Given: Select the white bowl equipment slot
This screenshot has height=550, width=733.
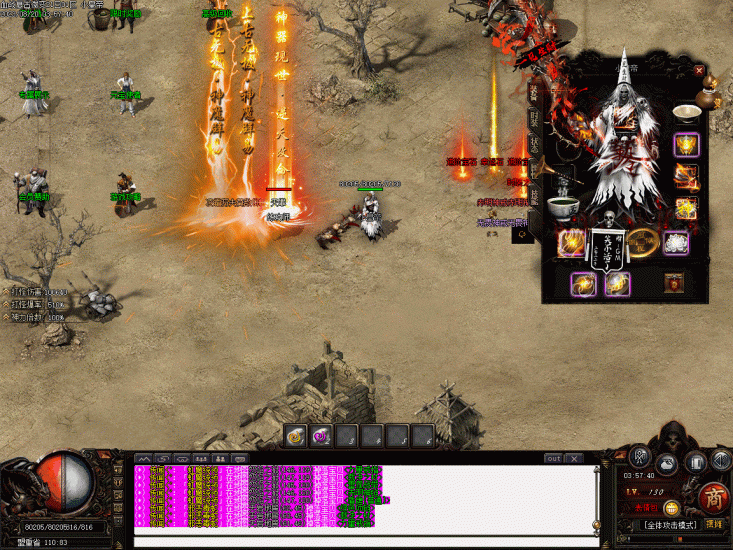Looking at the screenshot, I should coord(686,112).
